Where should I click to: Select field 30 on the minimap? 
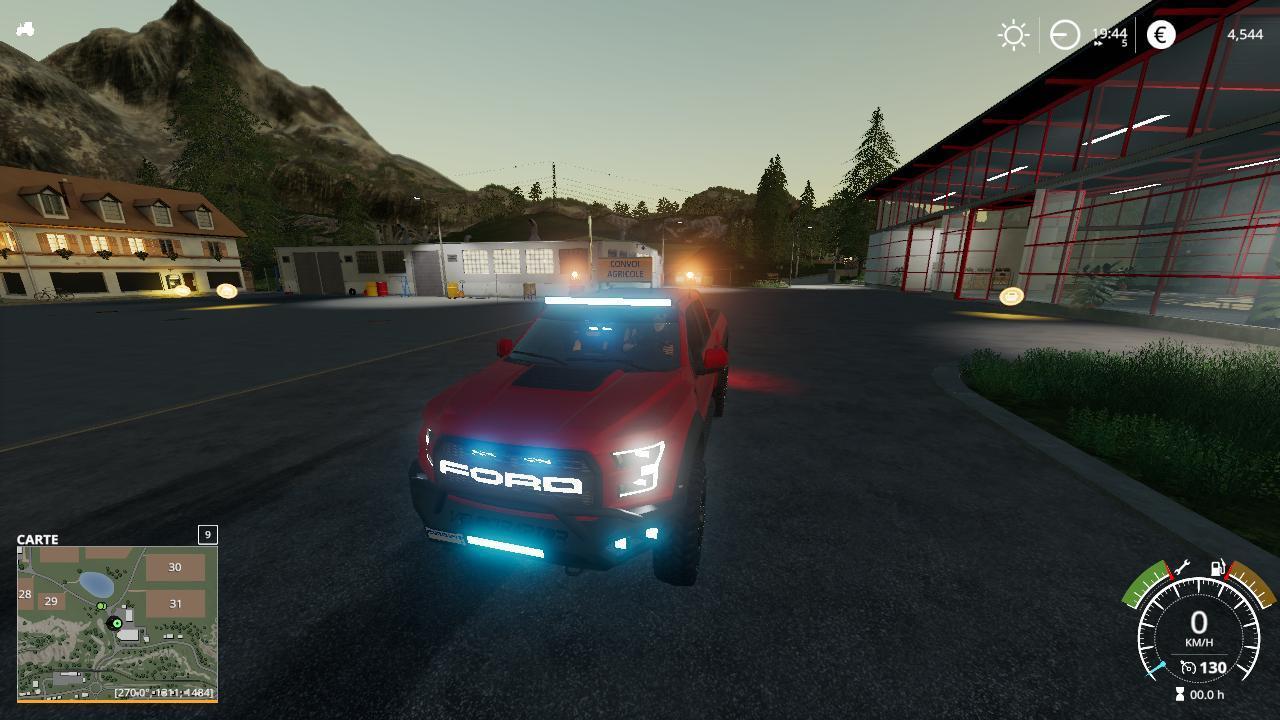tap(175, 567)
